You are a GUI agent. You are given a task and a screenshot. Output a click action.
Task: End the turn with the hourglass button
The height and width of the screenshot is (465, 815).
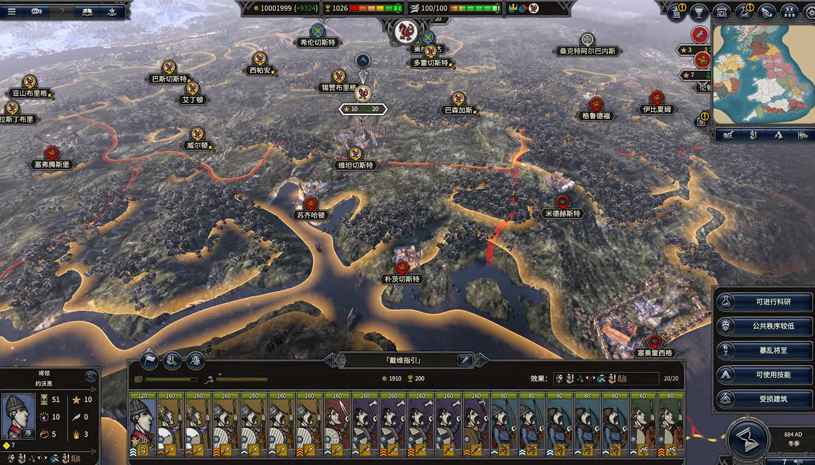(x=747, y=437)
